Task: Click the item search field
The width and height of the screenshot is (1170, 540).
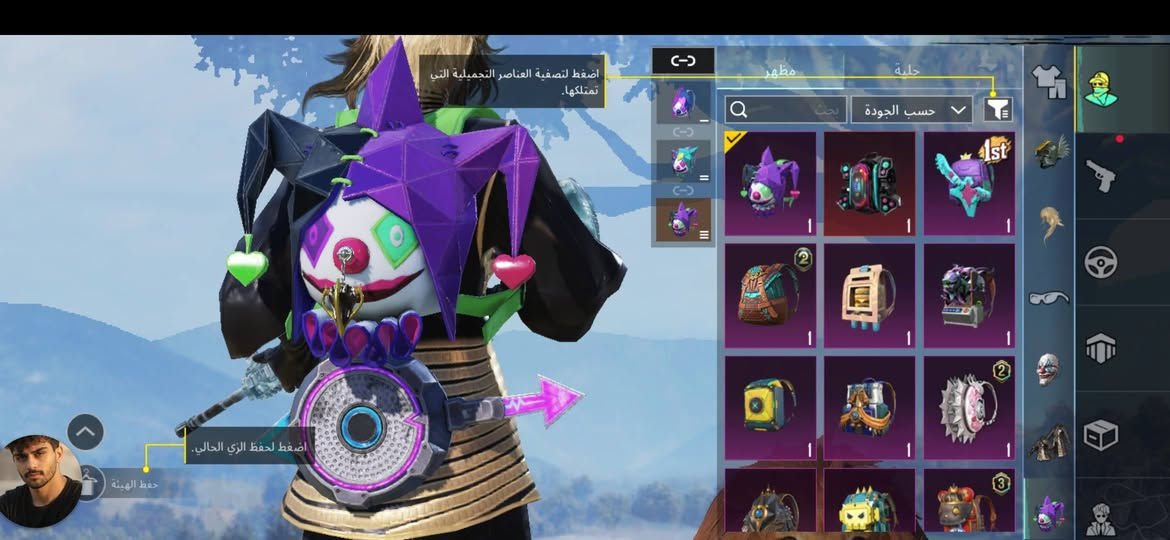Action: point(785,110)
